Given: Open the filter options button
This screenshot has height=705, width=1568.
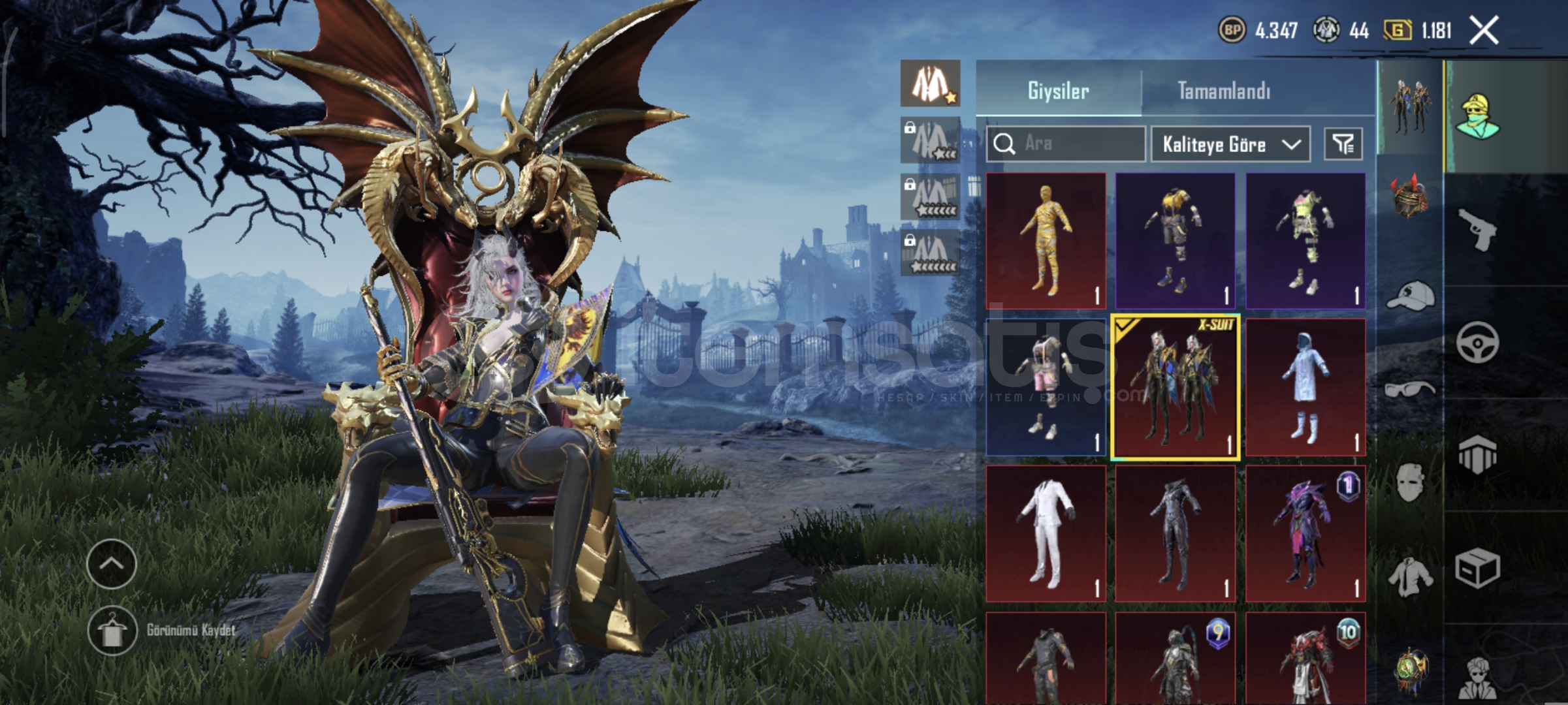Looking at the screenshot, I should (1343, 144).
